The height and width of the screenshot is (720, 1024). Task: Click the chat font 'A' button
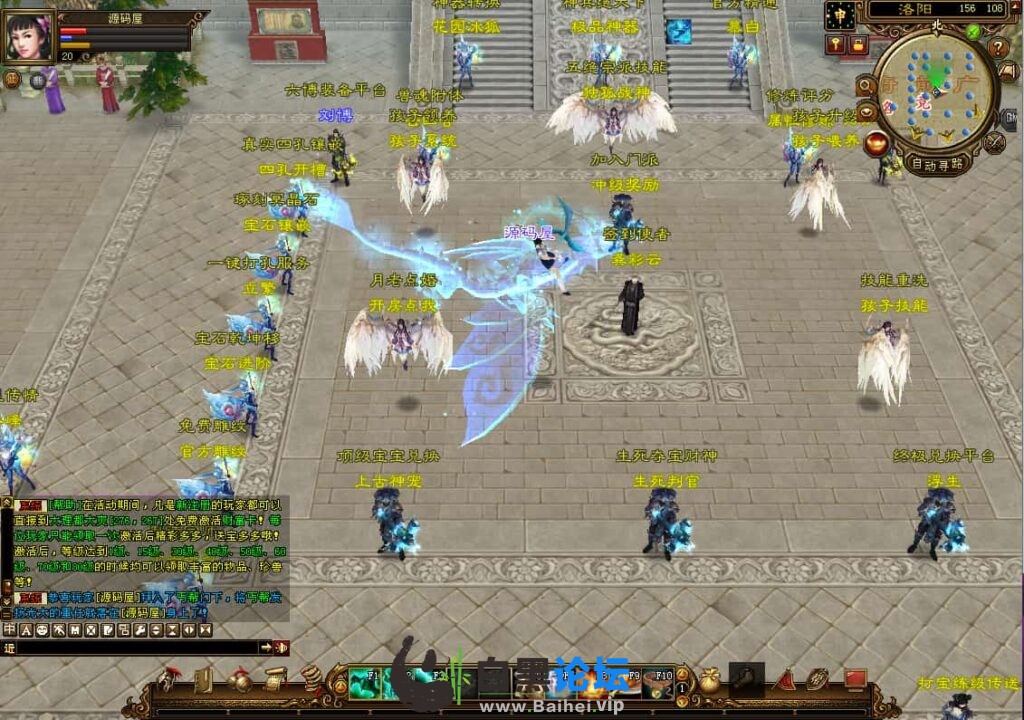26,630
